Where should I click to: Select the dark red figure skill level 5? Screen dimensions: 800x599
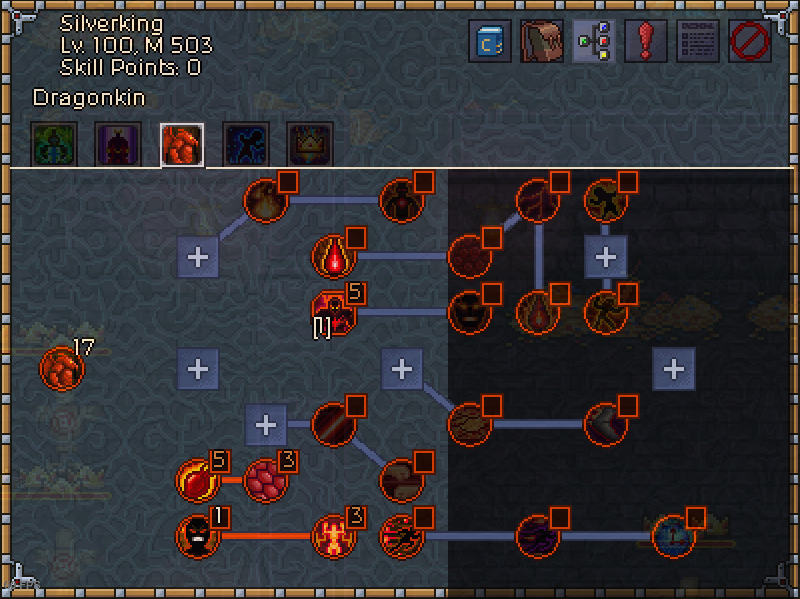coord(333,311)
